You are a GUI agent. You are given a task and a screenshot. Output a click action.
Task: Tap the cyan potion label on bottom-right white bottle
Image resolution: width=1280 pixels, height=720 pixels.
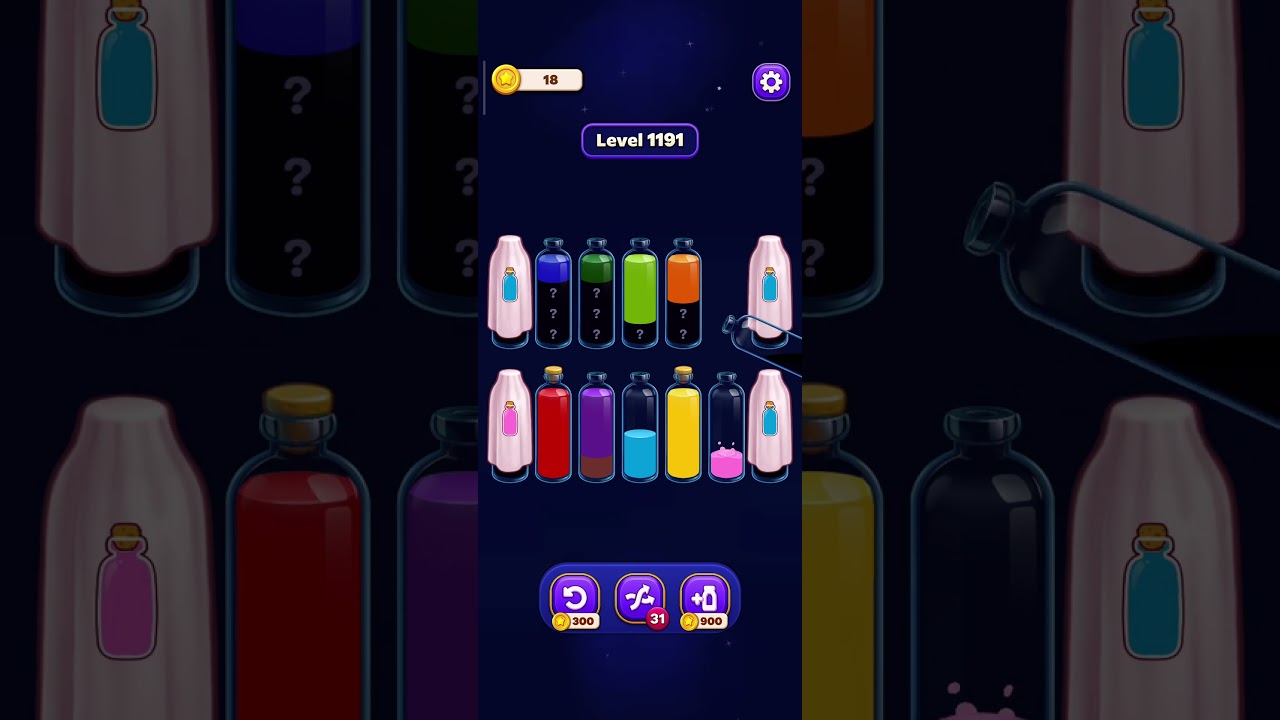click(x=769, y=420)
